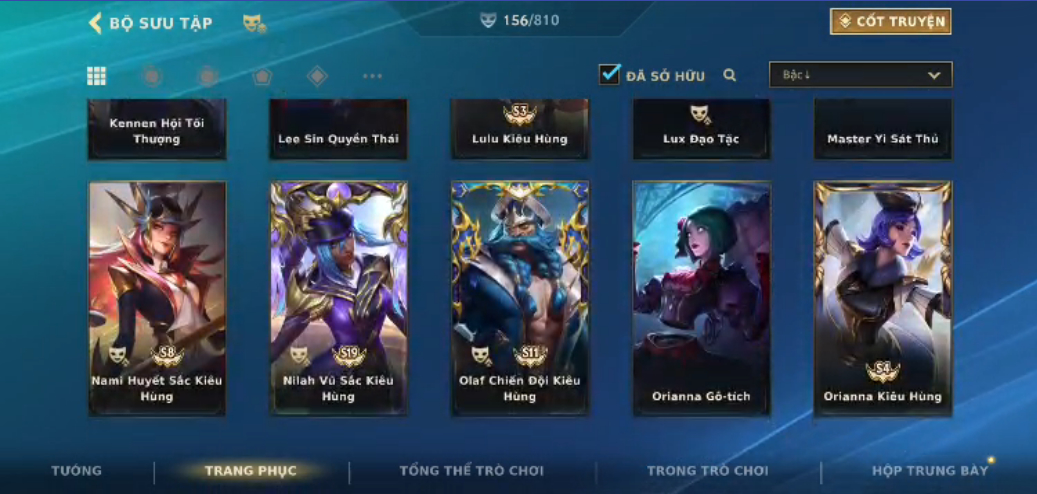1037x494 pixels.
Task: Open the Cốt Truyện button
Action: click(890, 22)
